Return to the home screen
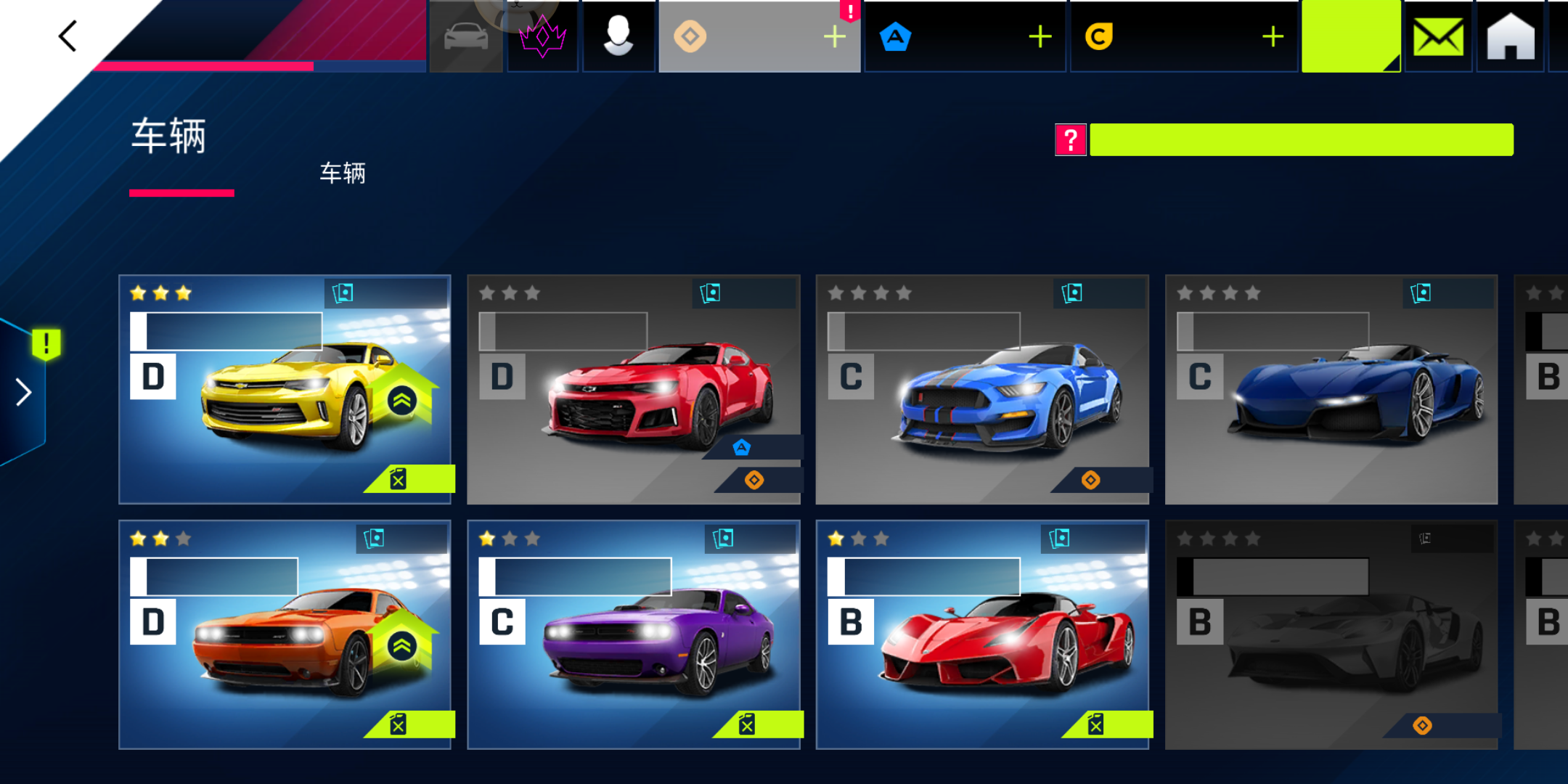 pyautogui.click(x=1510, y=36)
